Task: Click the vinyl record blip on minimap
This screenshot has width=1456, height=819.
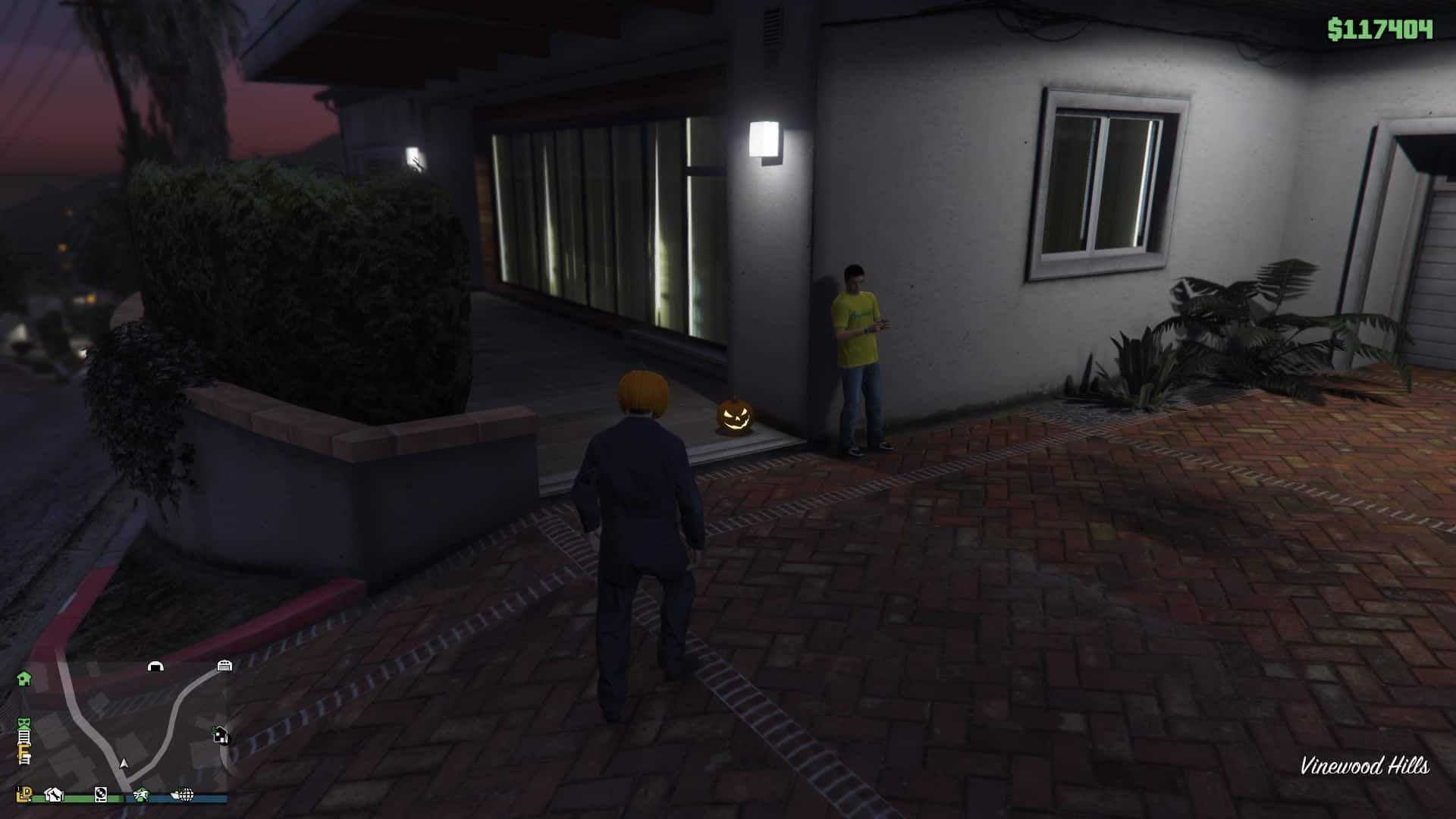Action: [100, 795]
